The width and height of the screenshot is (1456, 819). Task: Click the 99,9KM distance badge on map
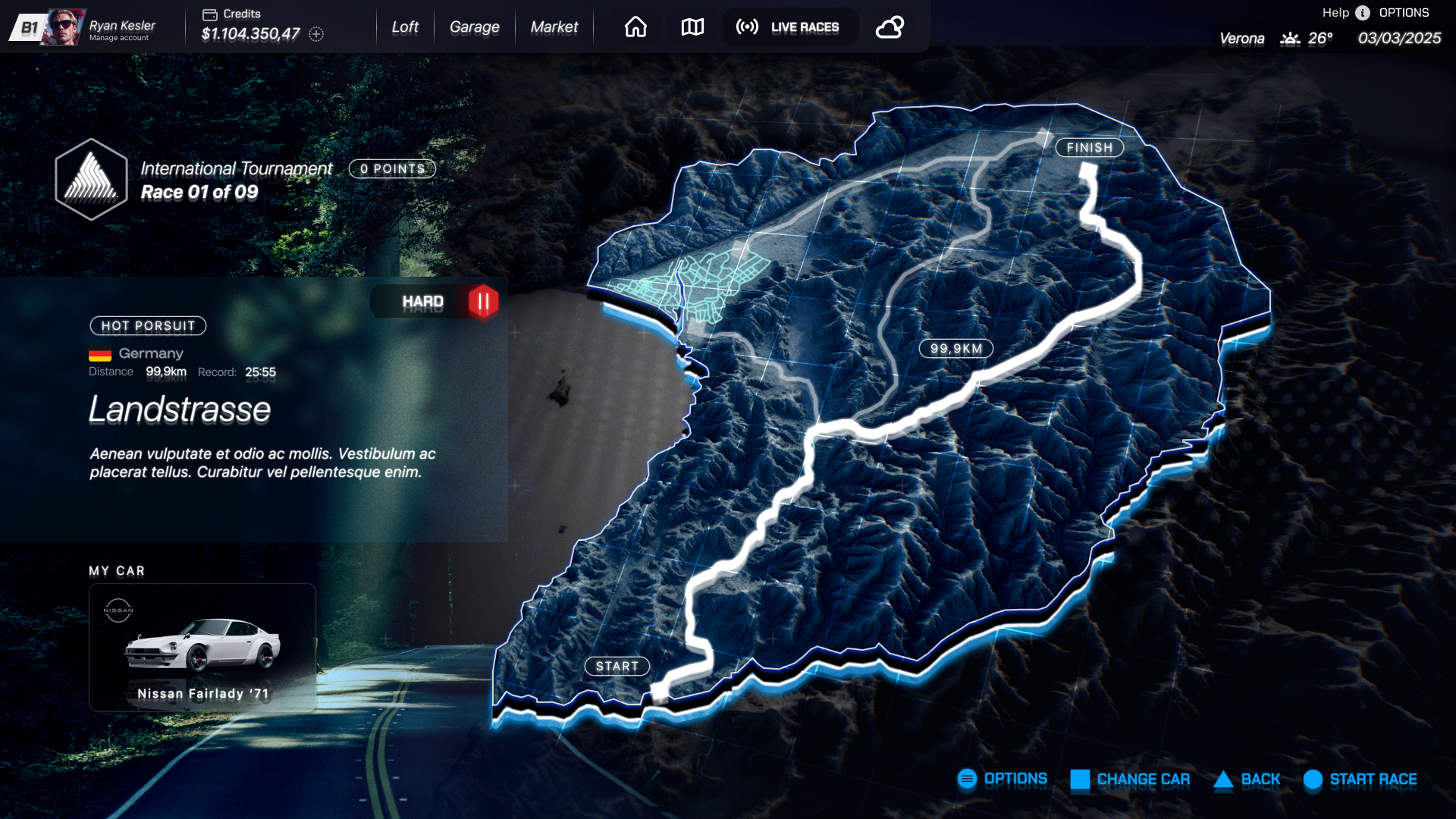[955, 349]
